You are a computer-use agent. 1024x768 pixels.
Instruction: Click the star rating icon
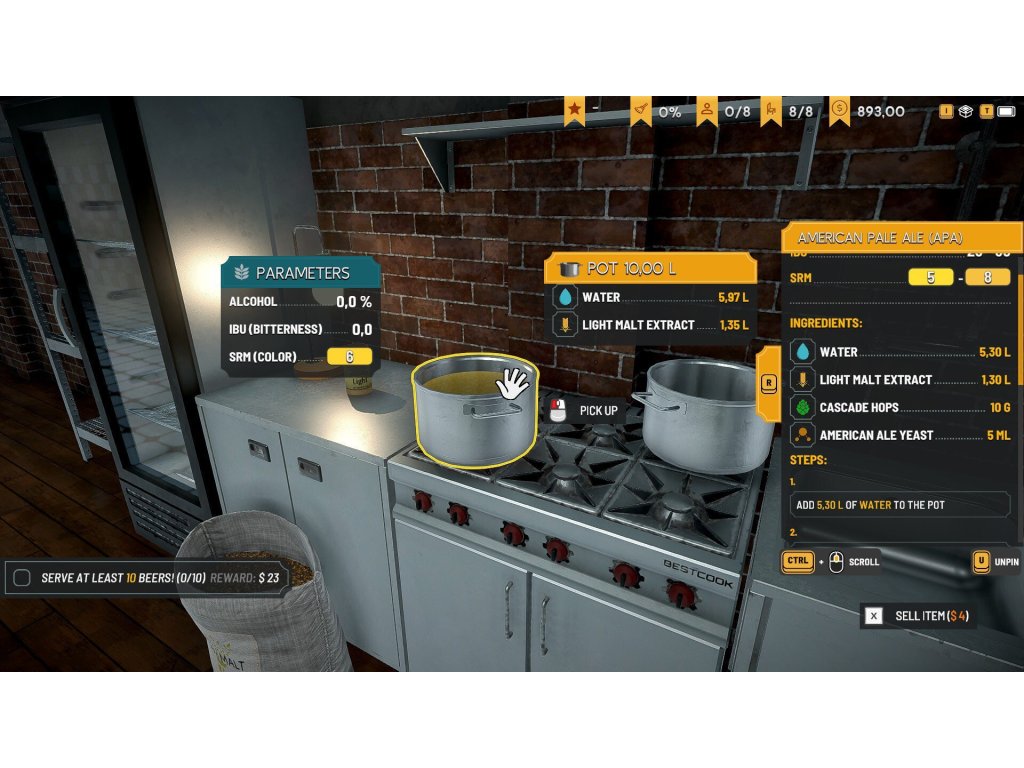point(574,110)
